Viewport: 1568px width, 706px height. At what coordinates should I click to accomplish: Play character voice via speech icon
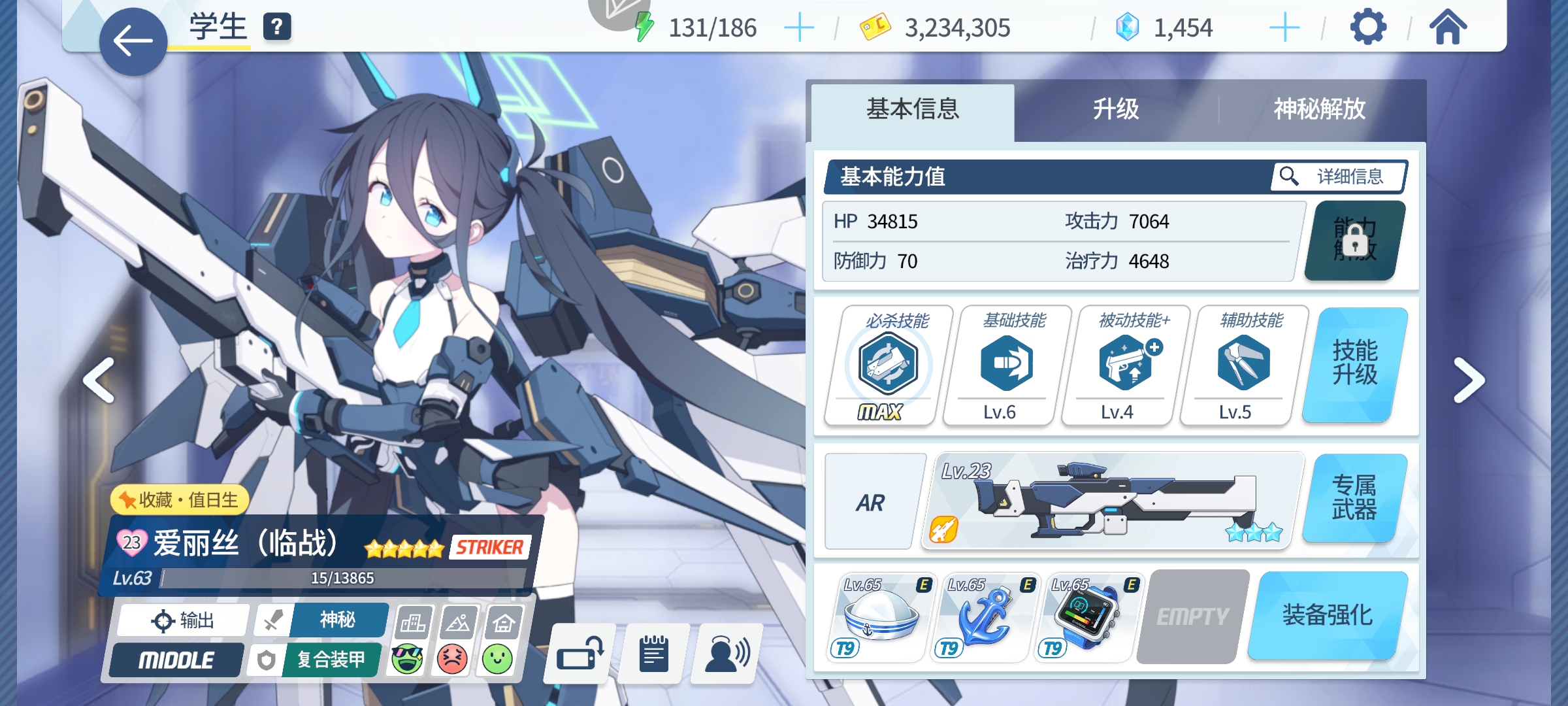(725, 654)
